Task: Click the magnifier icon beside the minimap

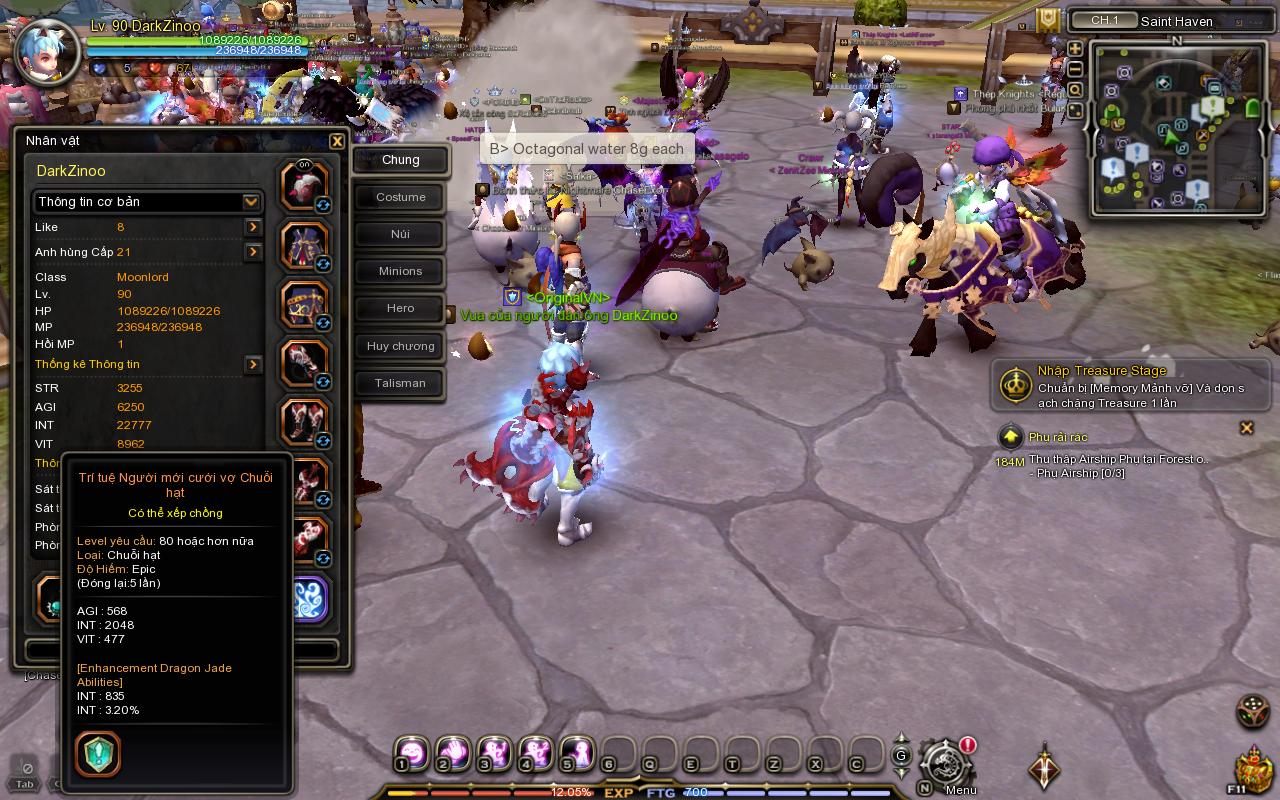Action: point(1074,90)
